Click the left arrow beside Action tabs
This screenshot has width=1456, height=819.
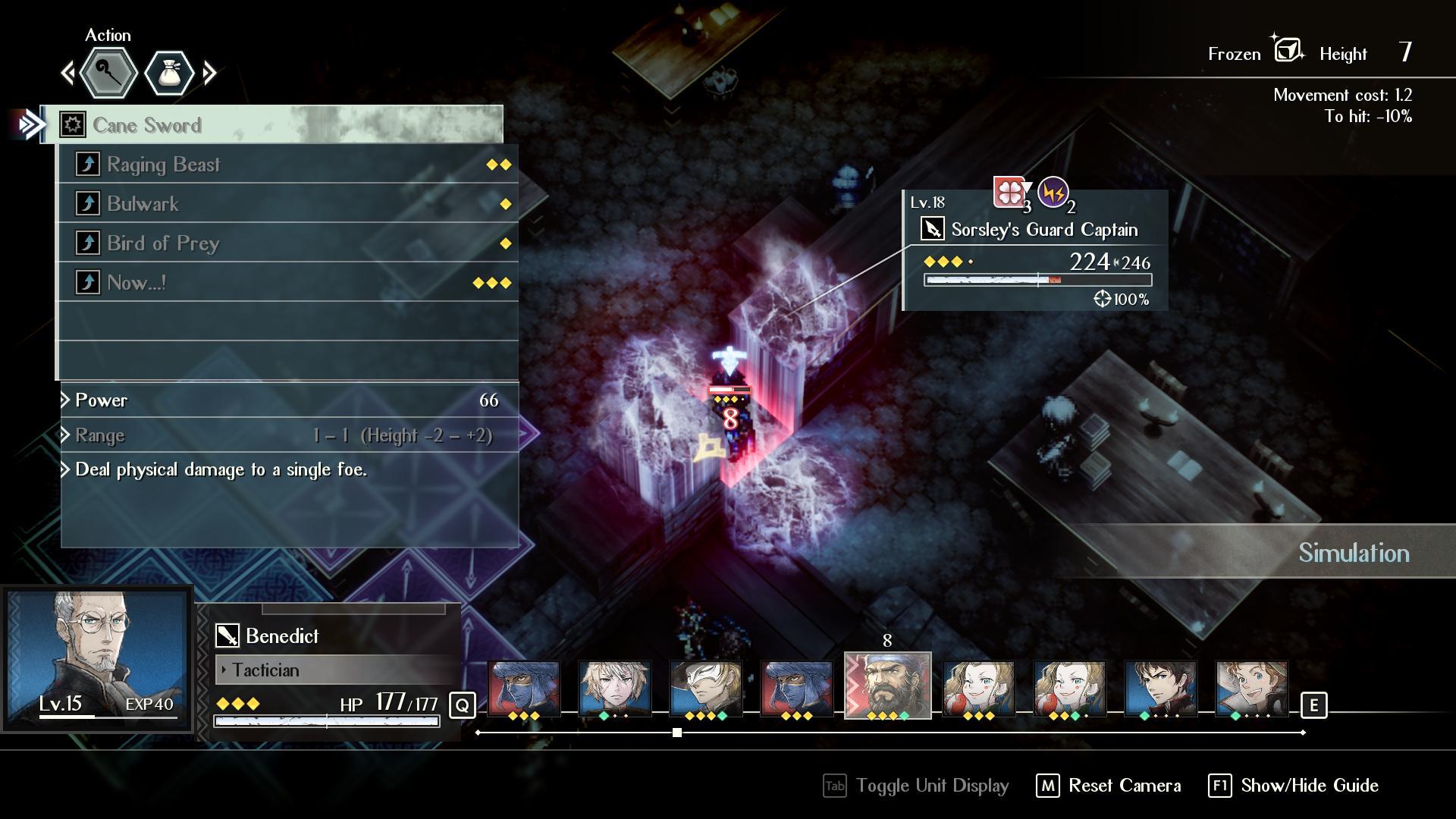pos(68,74)
